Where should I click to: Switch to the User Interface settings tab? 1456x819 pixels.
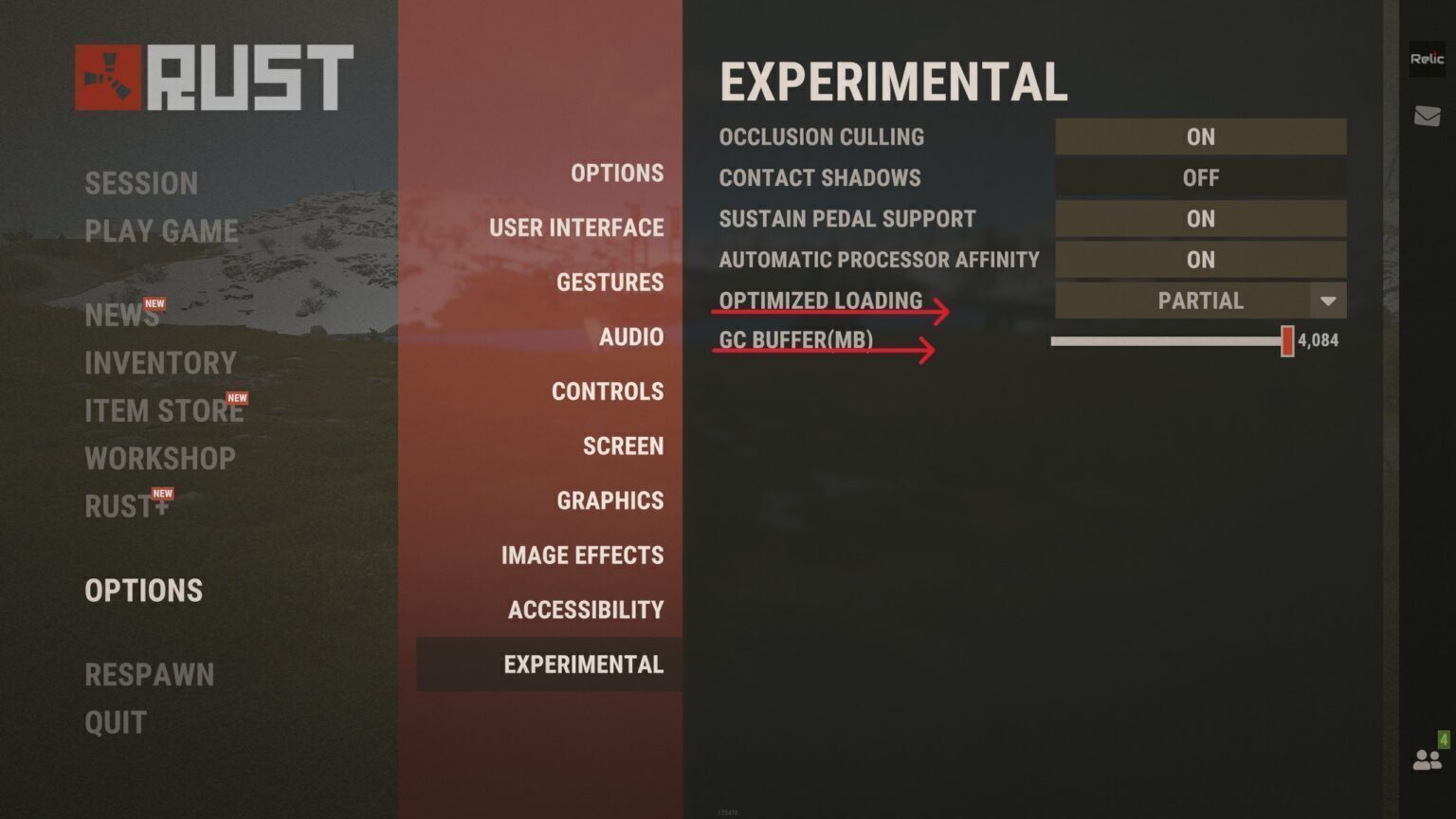click(x=576, y=227)
